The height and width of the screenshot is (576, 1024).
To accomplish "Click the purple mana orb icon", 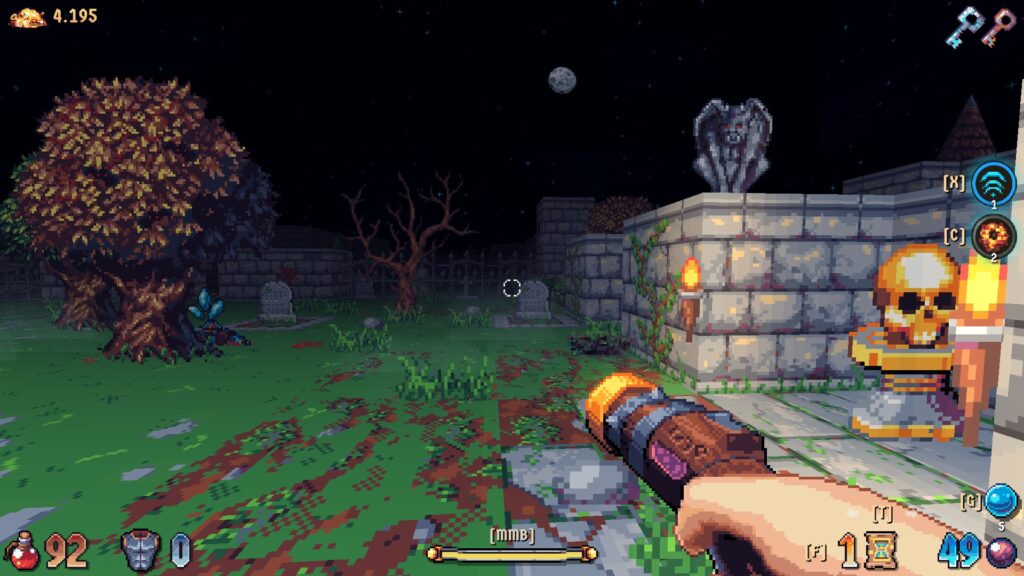I will tap(1002, 552).
